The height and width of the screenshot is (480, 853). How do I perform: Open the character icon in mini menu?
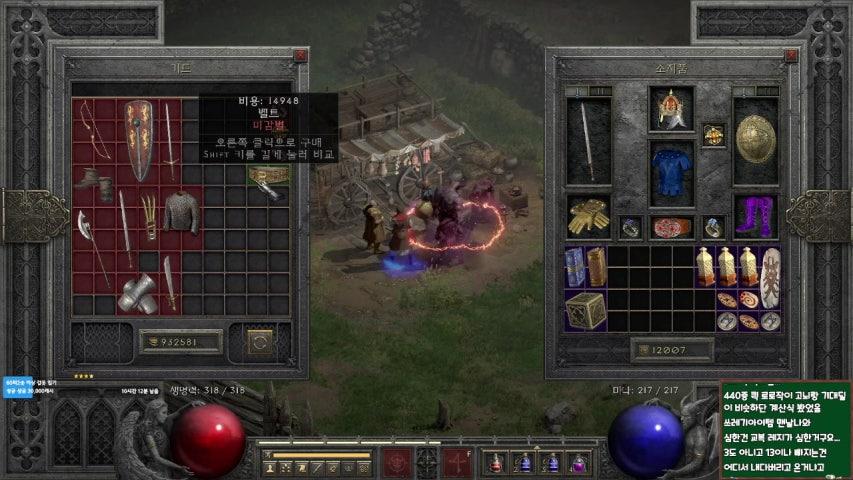click(269, 467)
